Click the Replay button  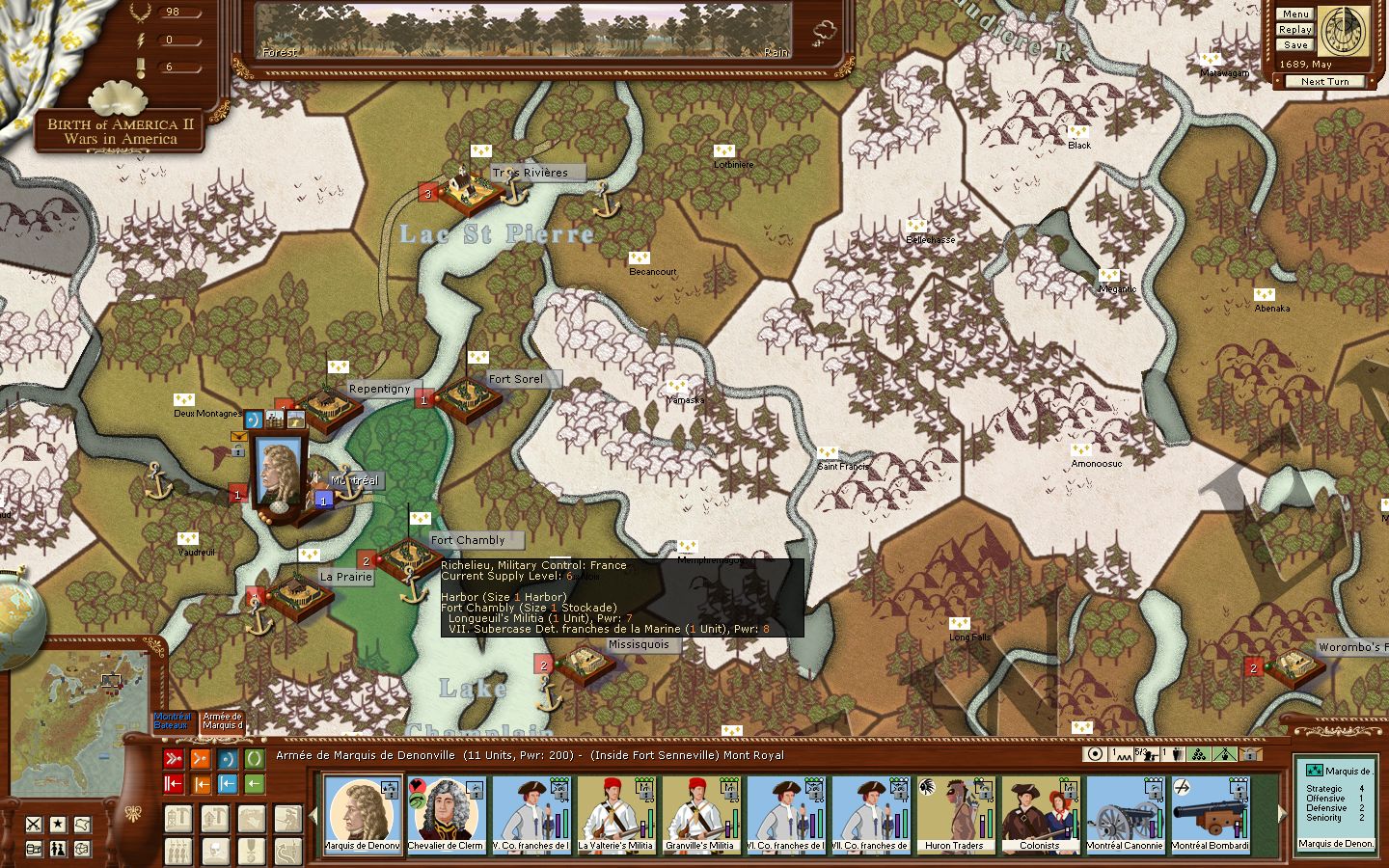1295,30
